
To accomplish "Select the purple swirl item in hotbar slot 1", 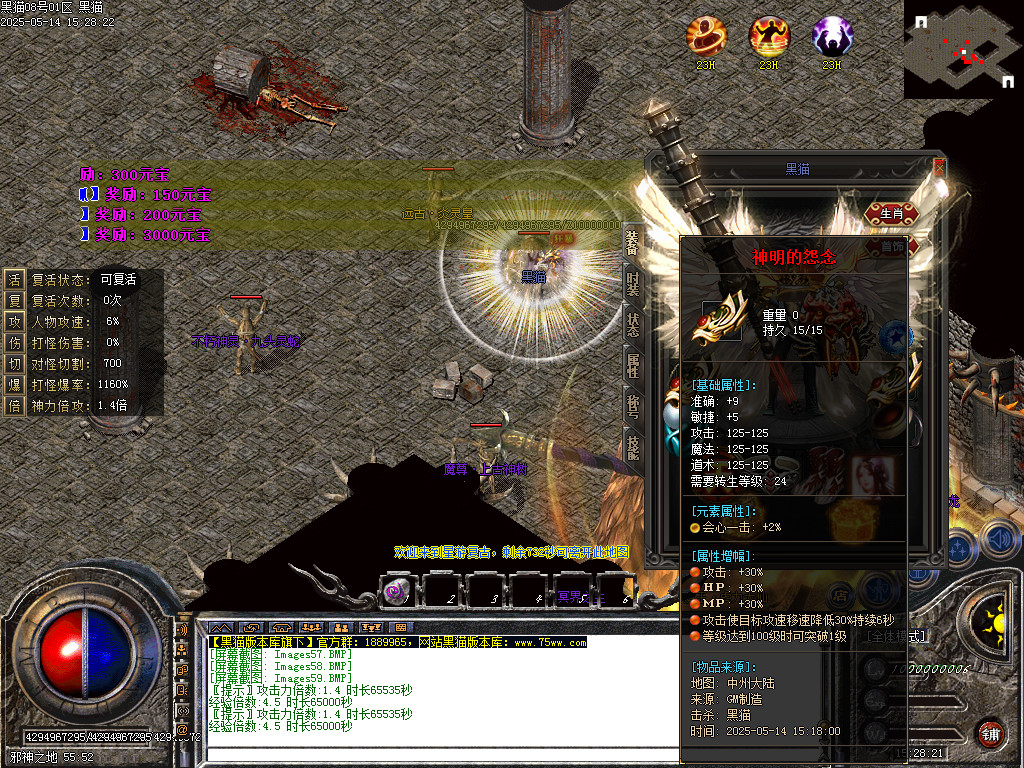I will click(396, 592).
